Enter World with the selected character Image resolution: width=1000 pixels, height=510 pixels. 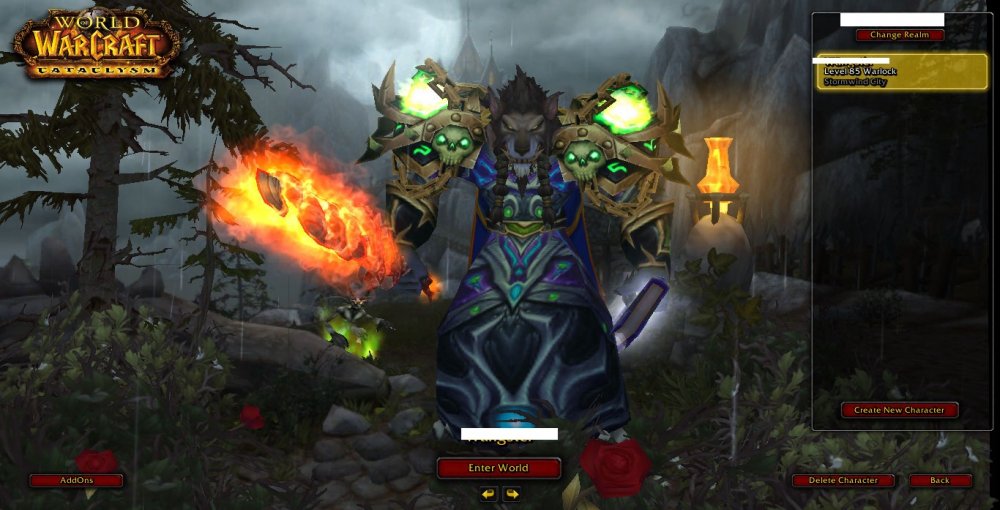(498, 467)
